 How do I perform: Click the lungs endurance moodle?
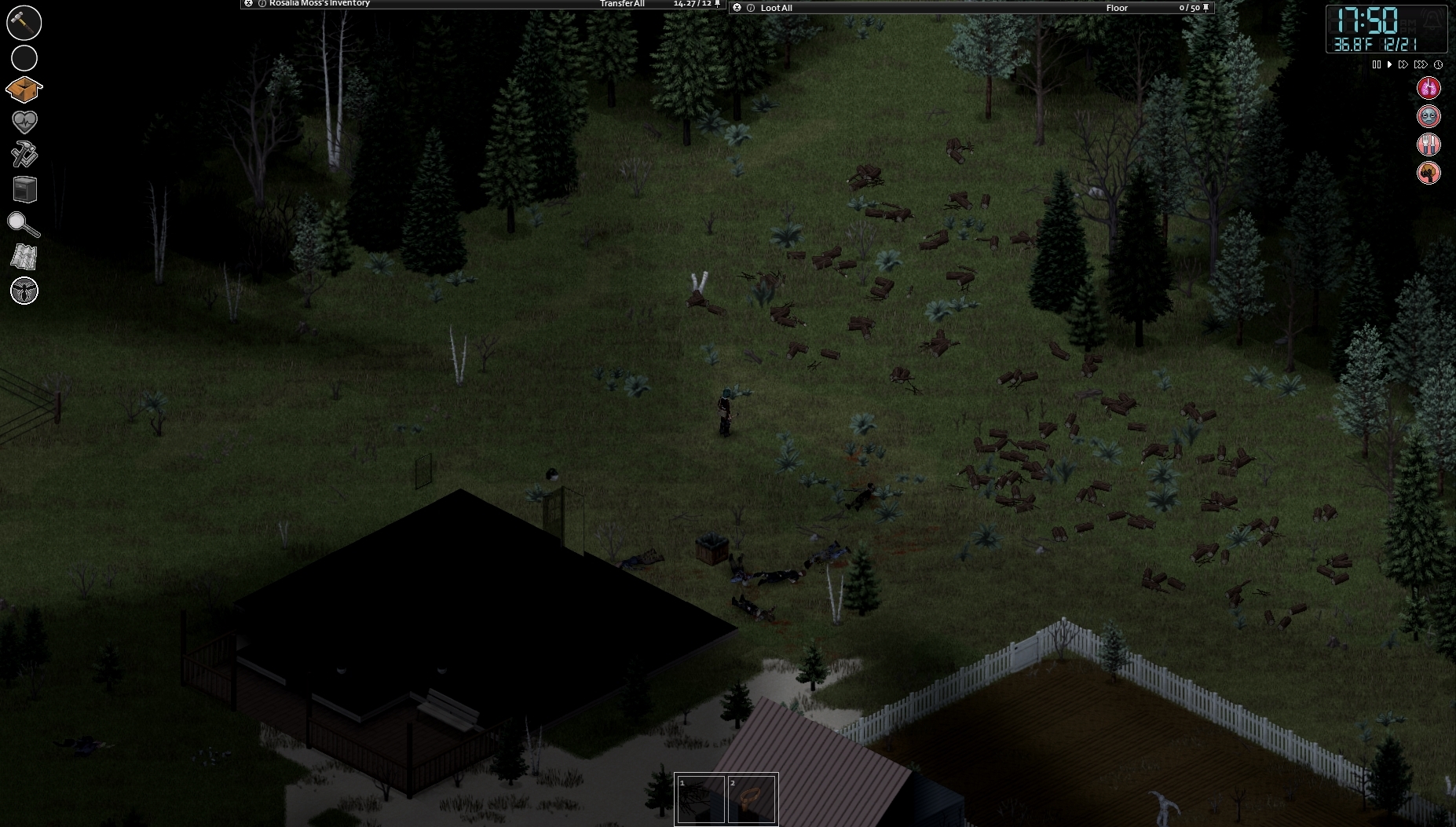pyautogui.click(x=1429, y=88)
